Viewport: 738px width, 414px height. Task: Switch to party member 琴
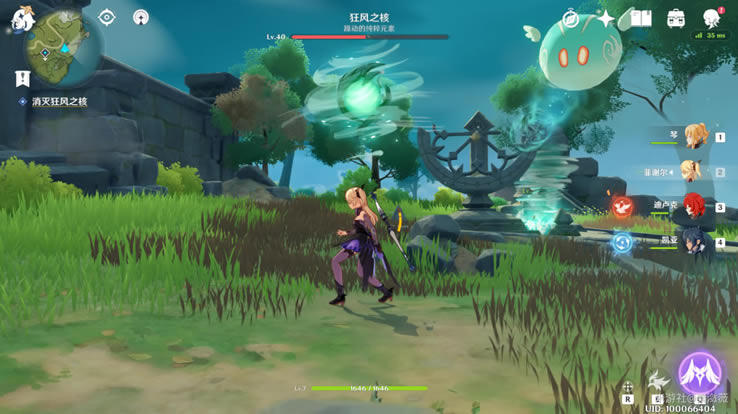coord(690,138)
